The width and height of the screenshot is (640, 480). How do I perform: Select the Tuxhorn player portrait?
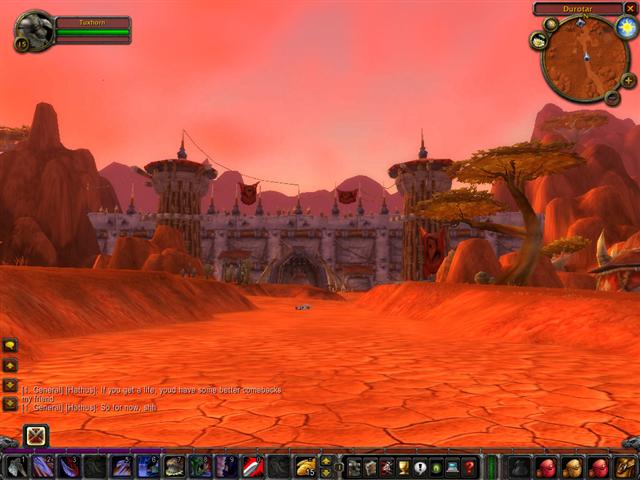click(33, 29)
